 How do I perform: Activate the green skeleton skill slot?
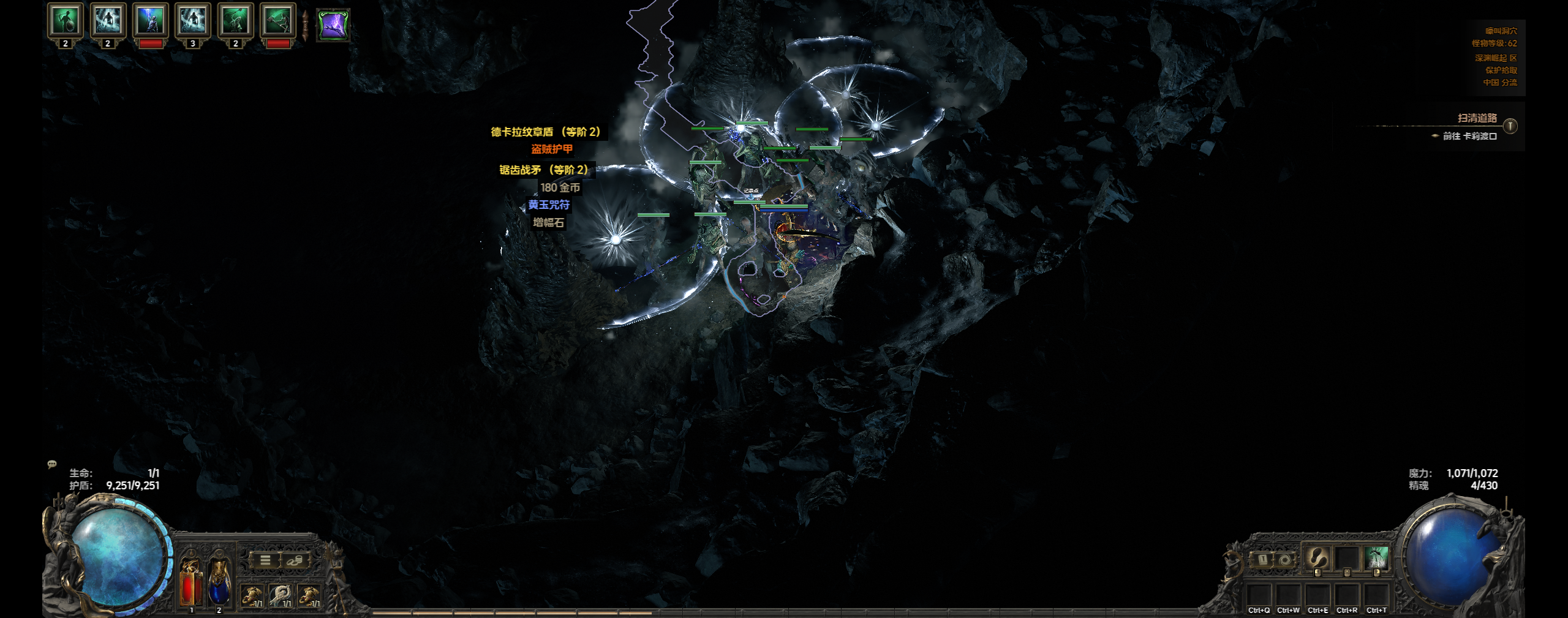click(x=1376, y=558)
